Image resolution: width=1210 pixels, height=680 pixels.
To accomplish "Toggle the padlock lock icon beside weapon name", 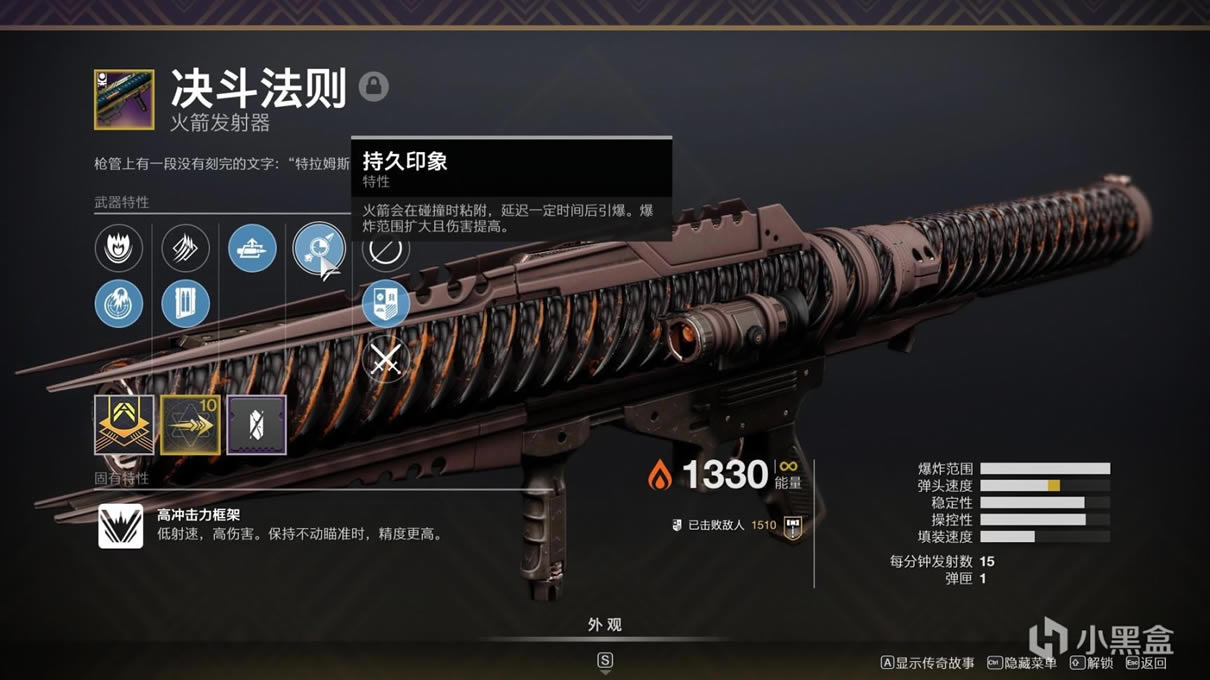I will (x=374, y=86).
